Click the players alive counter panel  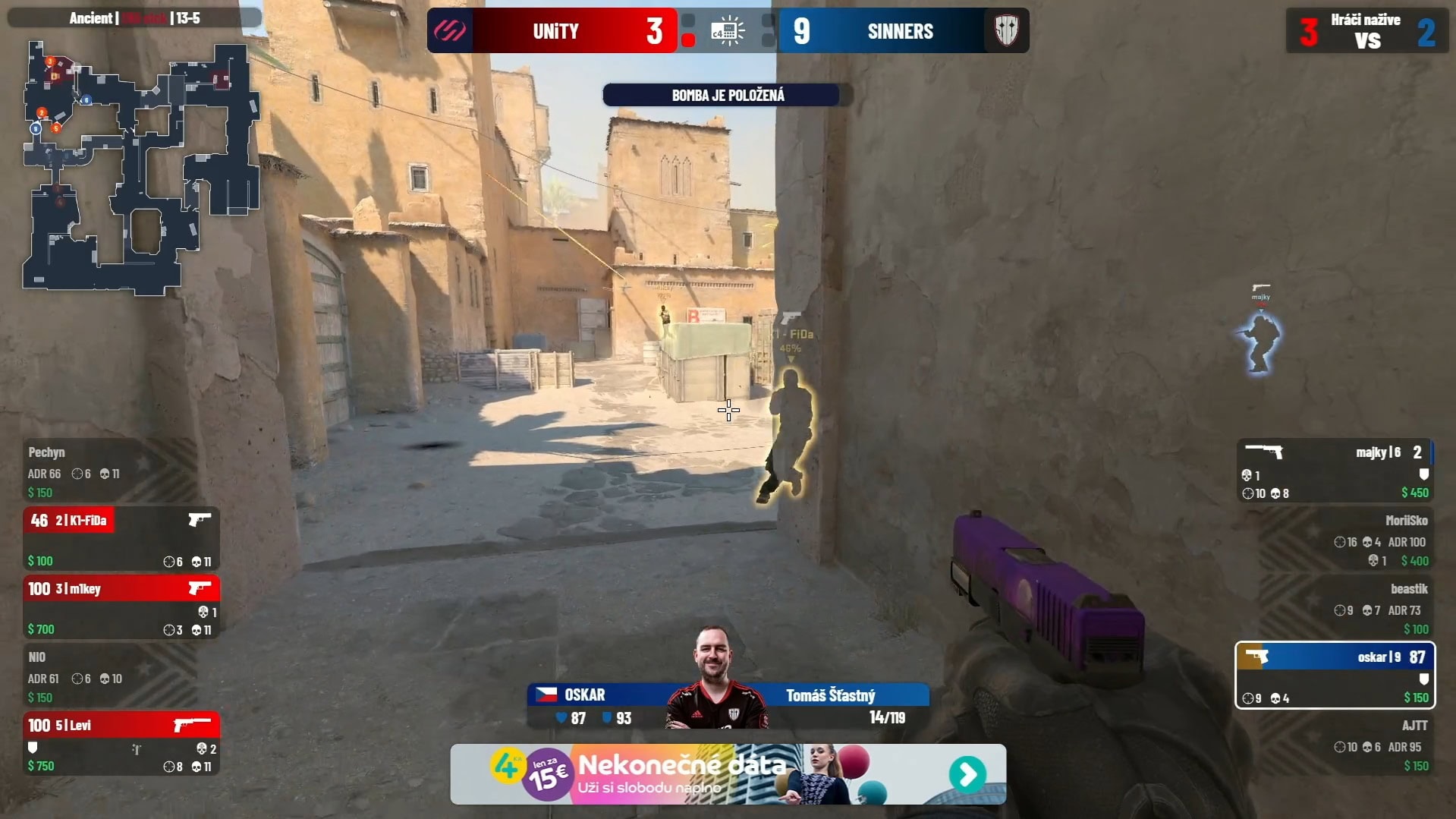[x=1367, y=31]
